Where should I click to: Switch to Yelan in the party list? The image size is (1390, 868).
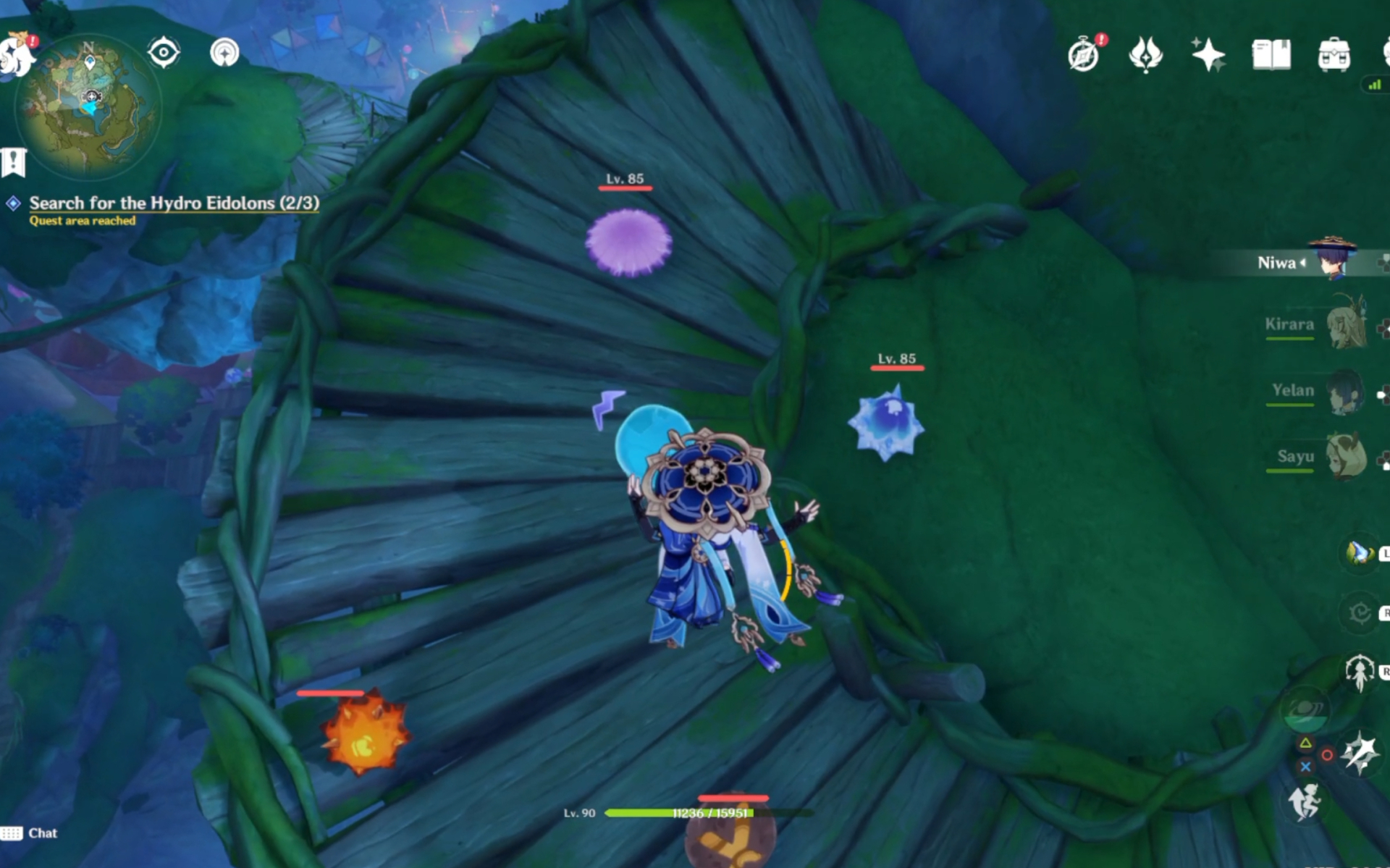click(x=1347, y=391)
